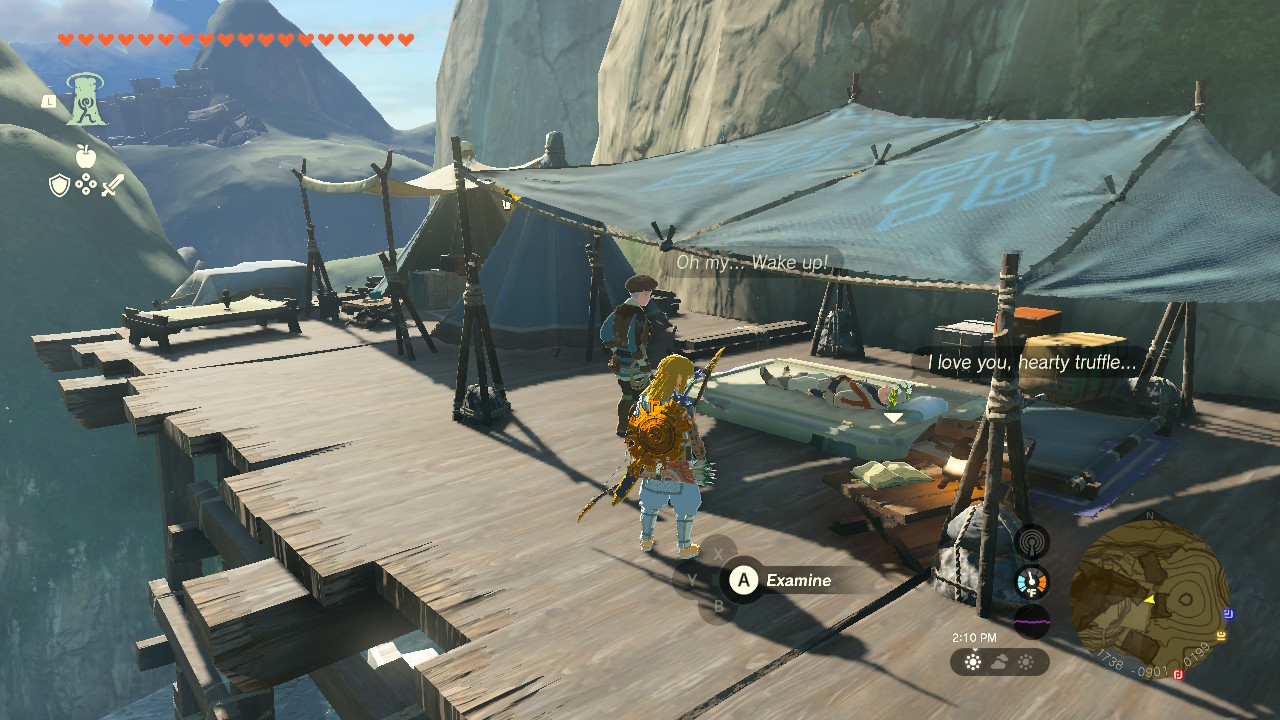Select the Ultrahand ability icon
The width and height of the screenshot is (1280, 720).
(x=85, y=100)
